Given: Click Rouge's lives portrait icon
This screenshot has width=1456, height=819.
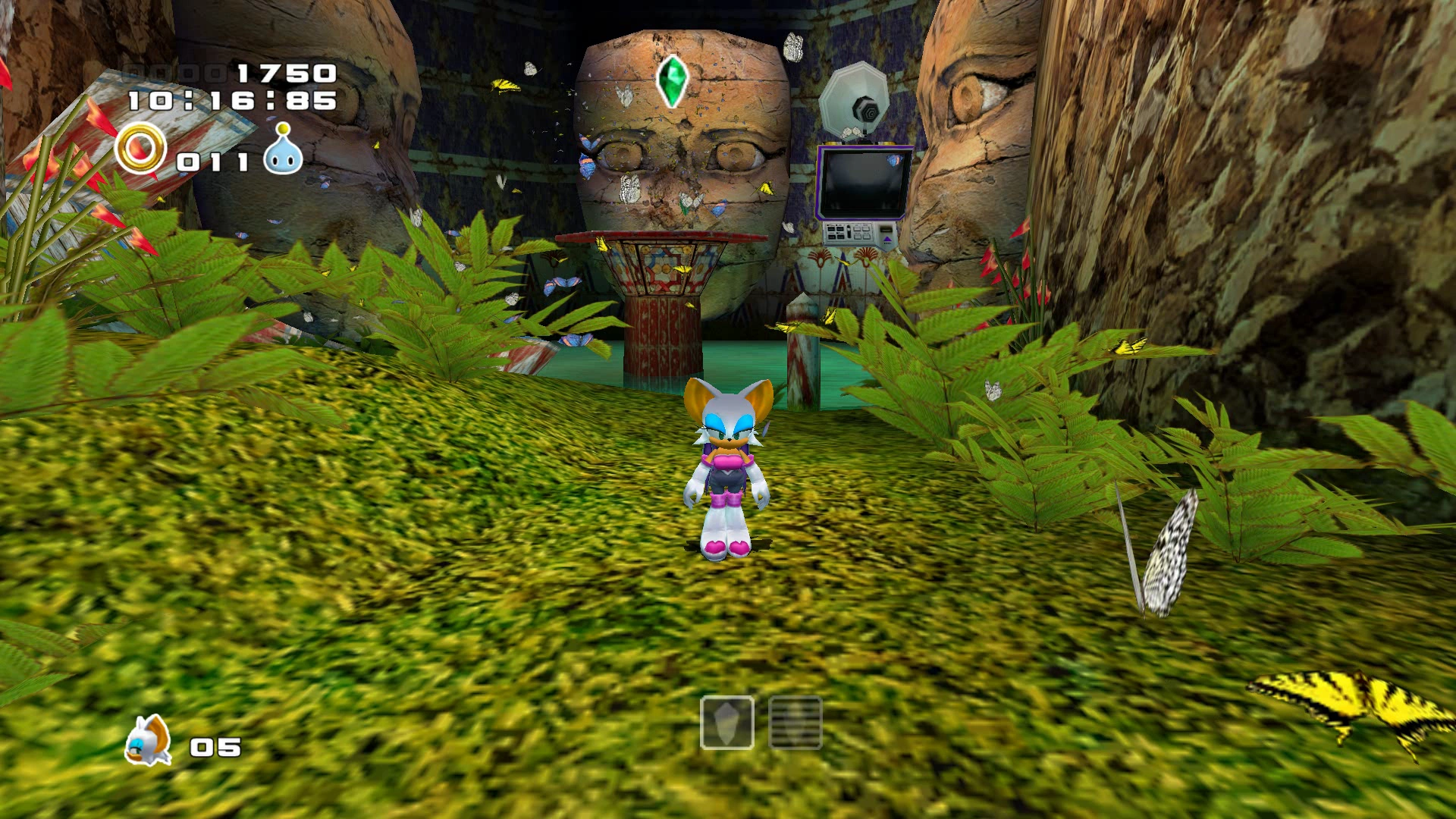Looking at the screenshot, I should coord(148,741).
